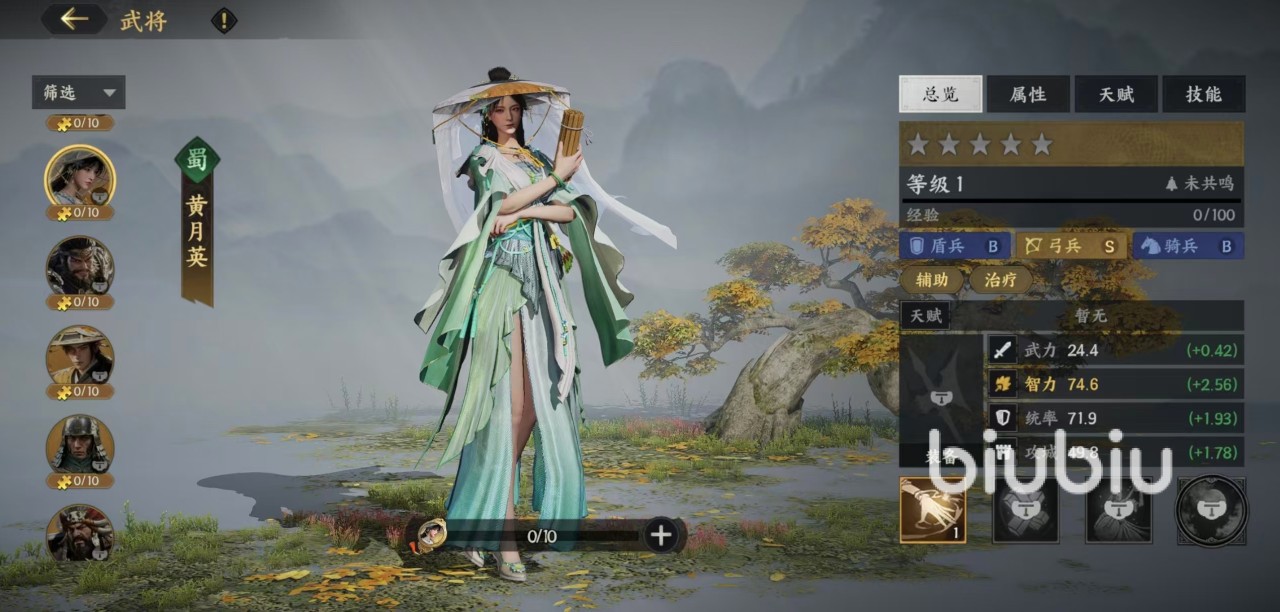Switch to the 天赋 talent tab

[1116, 94]
